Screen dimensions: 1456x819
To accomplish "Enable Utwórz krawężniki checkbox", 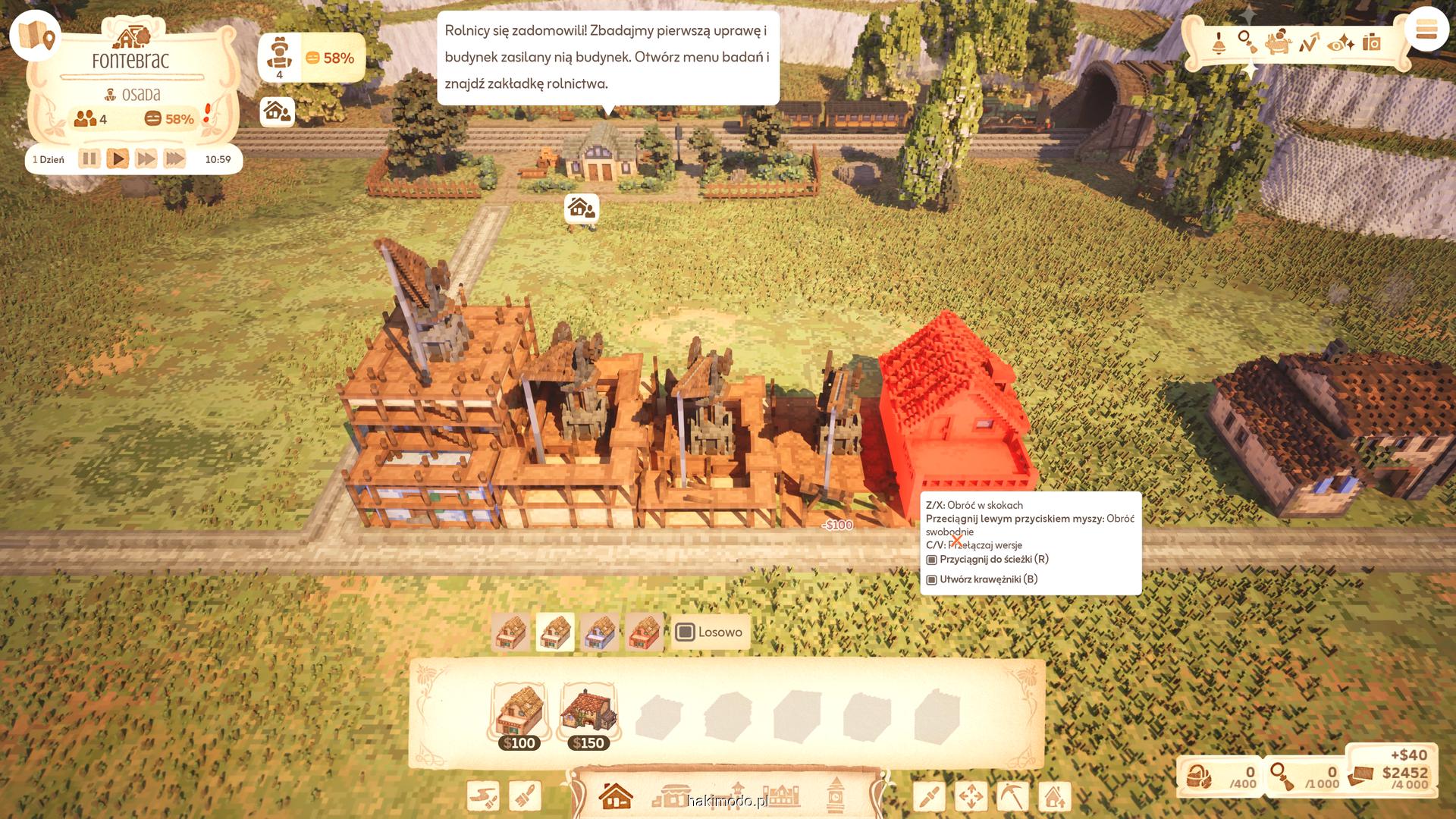I will [x=932, y=579].
